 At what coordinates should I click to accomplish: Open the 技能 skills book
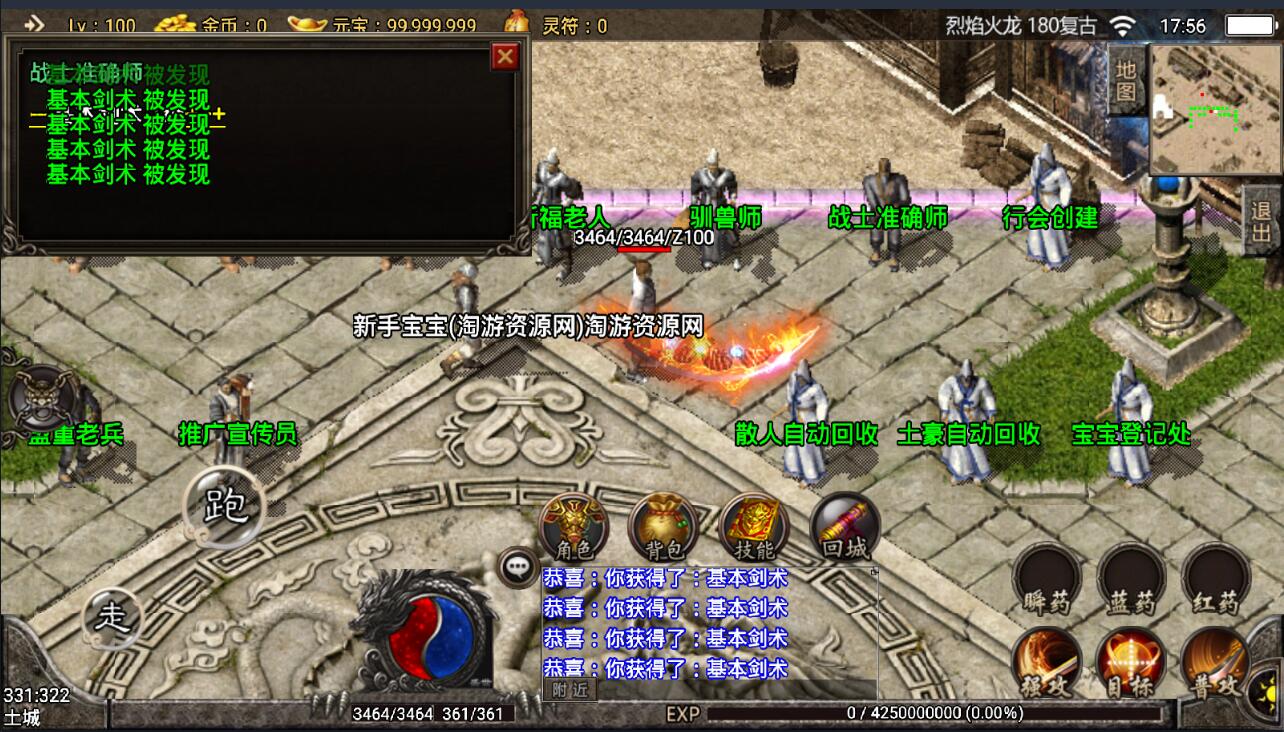[753, 527]
